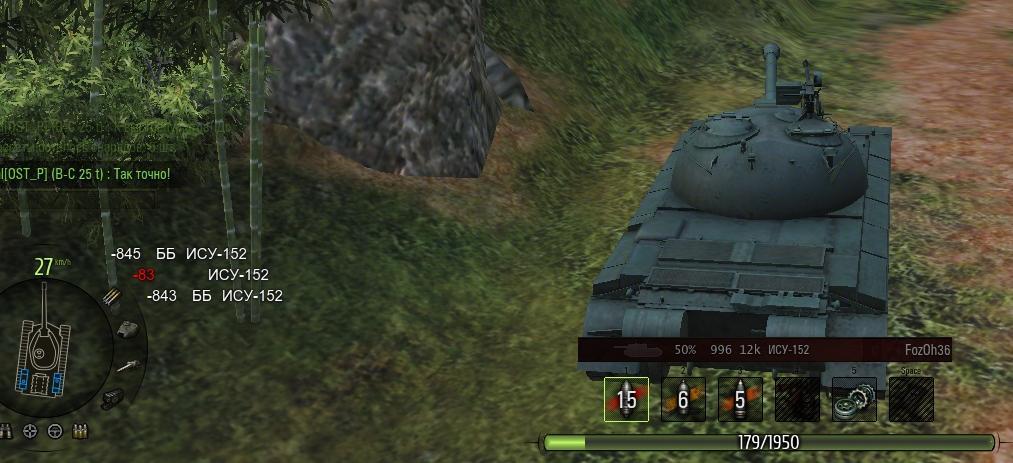Click the loader shells crew icon
The image size is (1013, 463).
pos(79,431)
